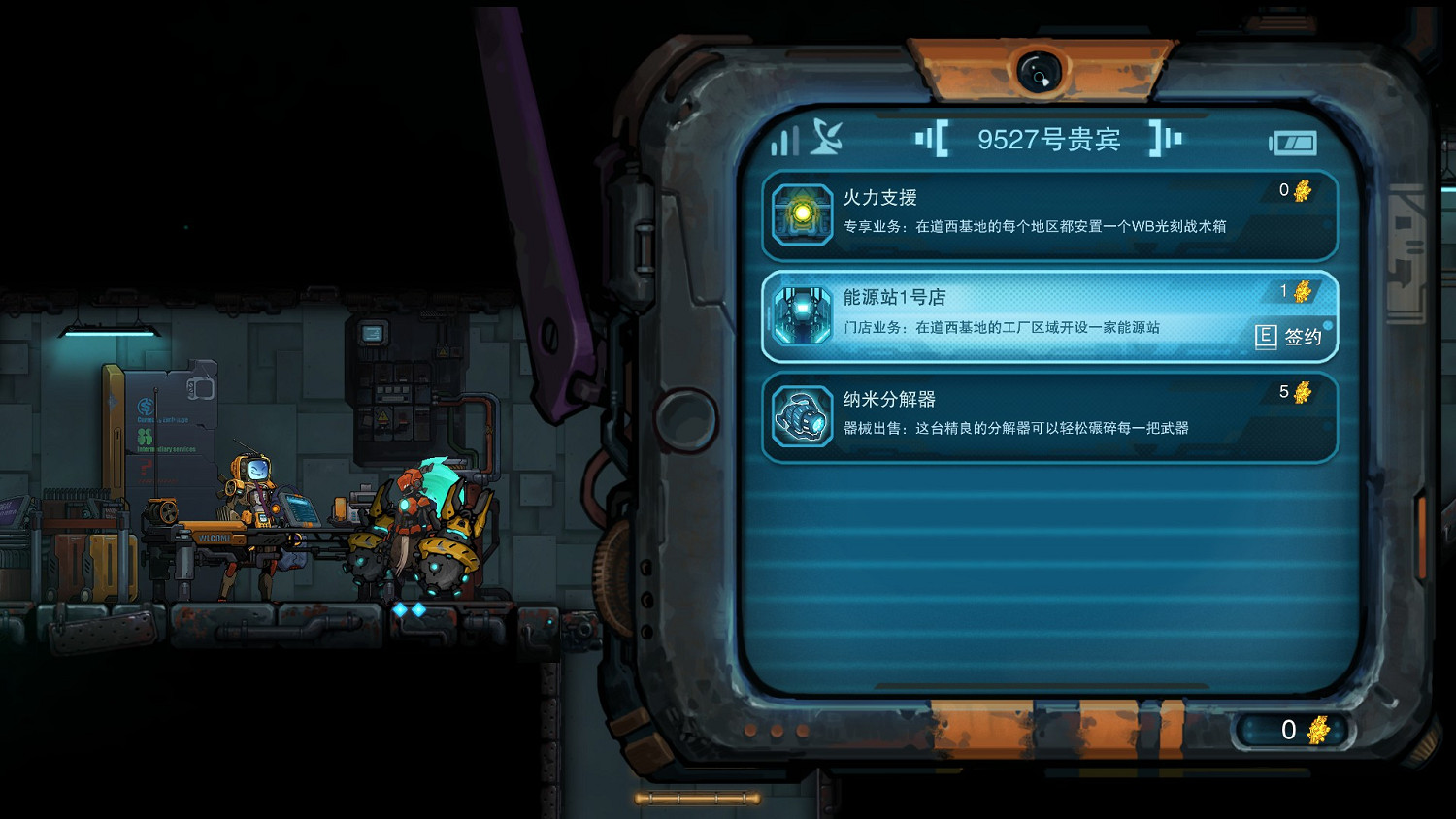Click the 9527号贵宾 title header
This screenshot has width=1456, height=819.
[1049, 138]
